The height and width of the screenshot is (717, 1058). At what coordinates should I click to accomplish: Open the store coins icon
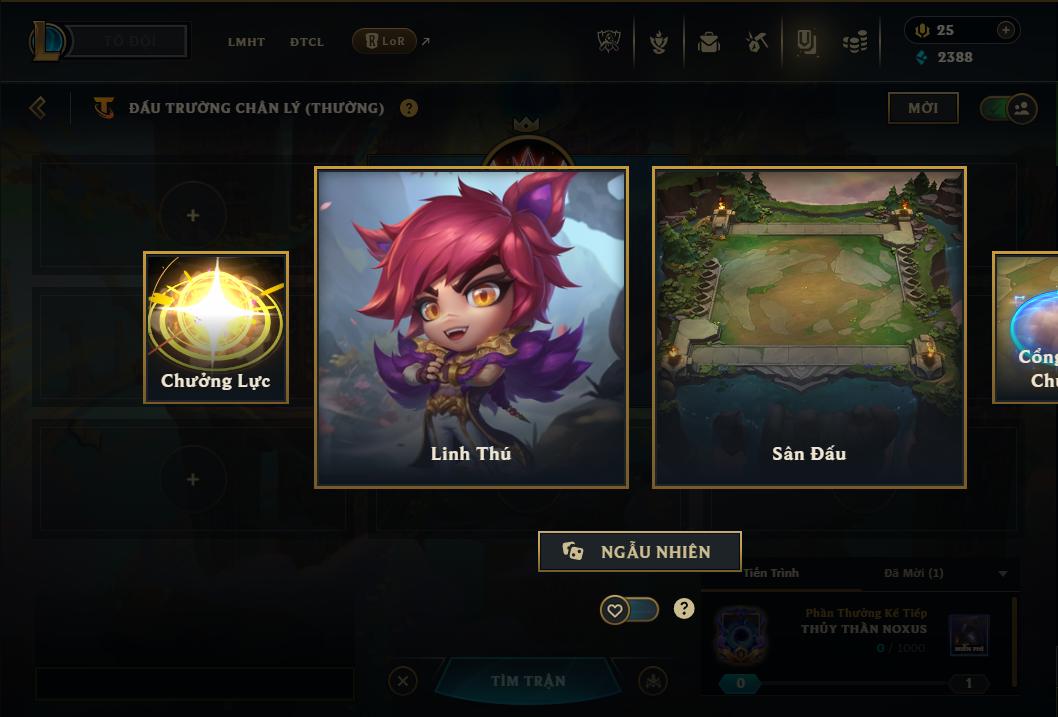coord(854,42)
